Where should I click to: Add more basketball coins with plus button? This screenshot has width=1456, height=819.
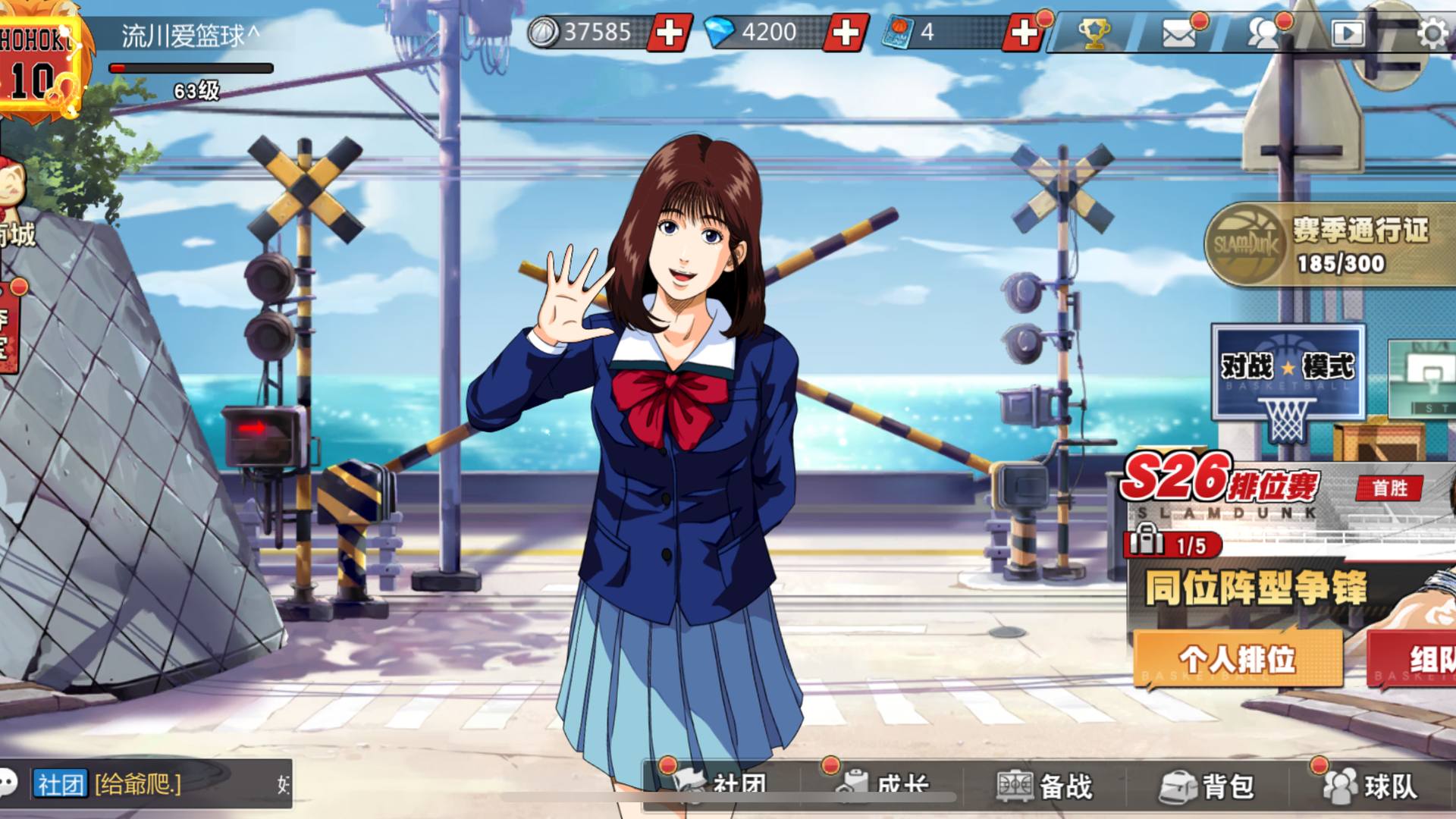(x=669, y=33)
